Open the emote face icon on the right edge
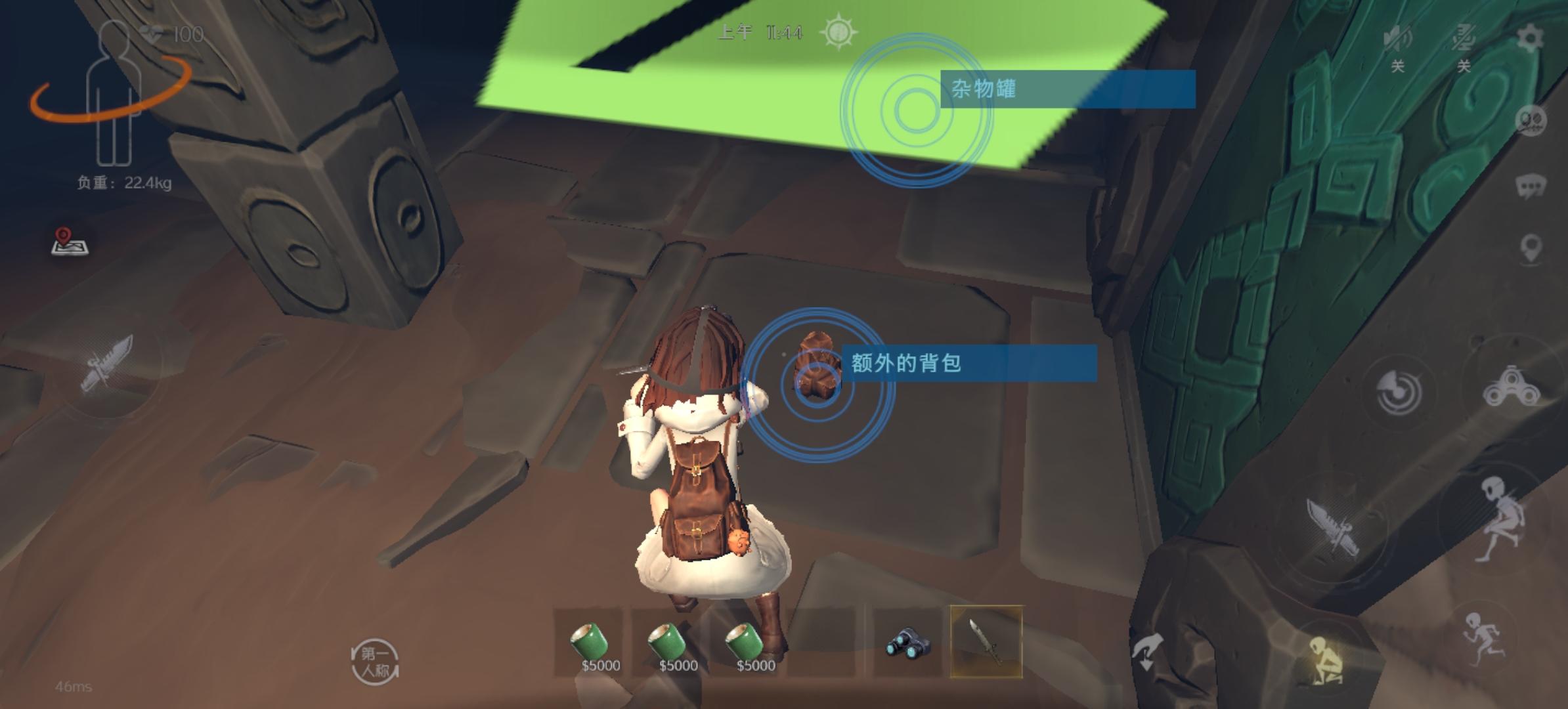1568x709 pixels. click(x=1530, y=119)
